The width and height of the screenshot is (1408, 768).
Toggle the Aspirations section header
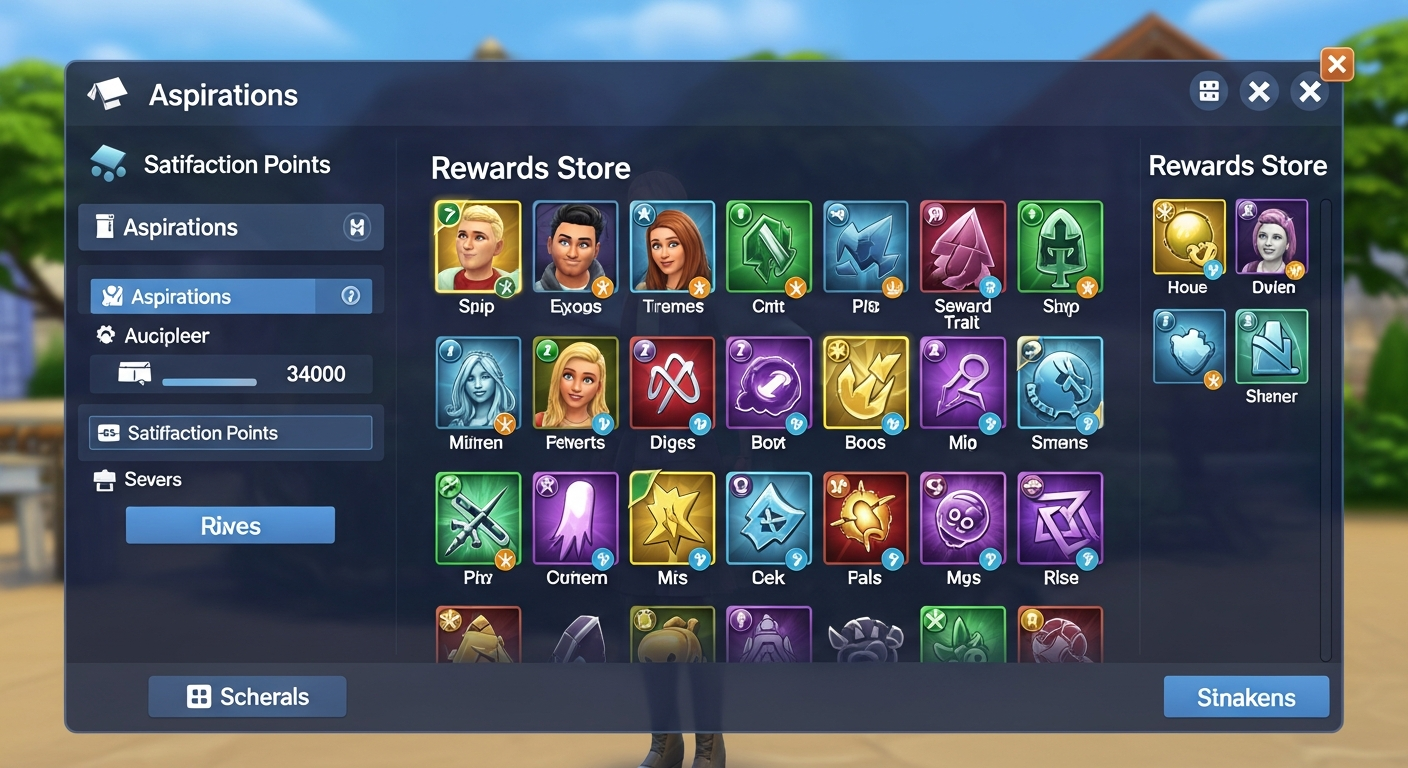click(230, 227)
